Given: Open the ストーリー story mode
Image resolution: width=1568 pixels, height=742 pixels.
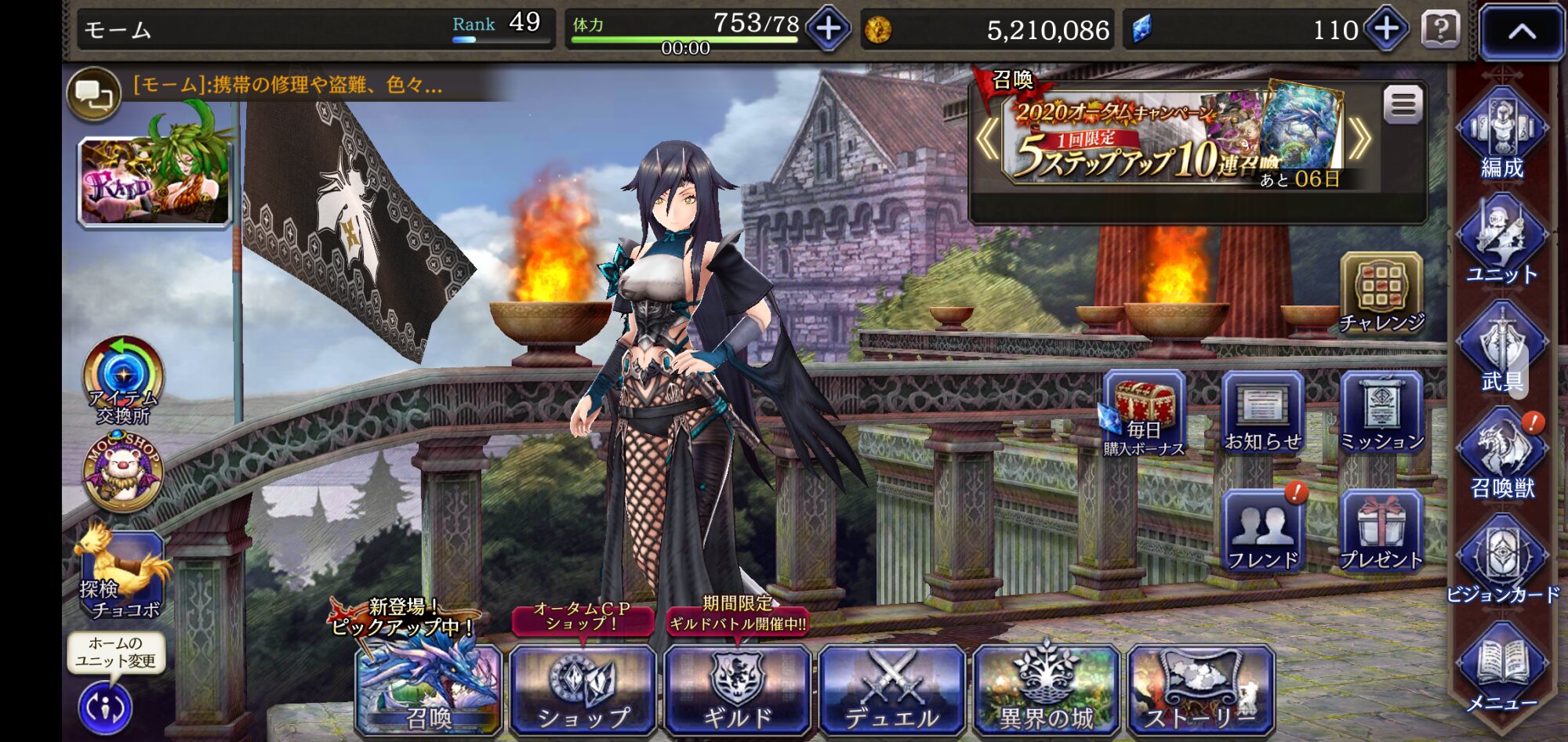Looking at the screenshot, I should (x=1200, y=689).
